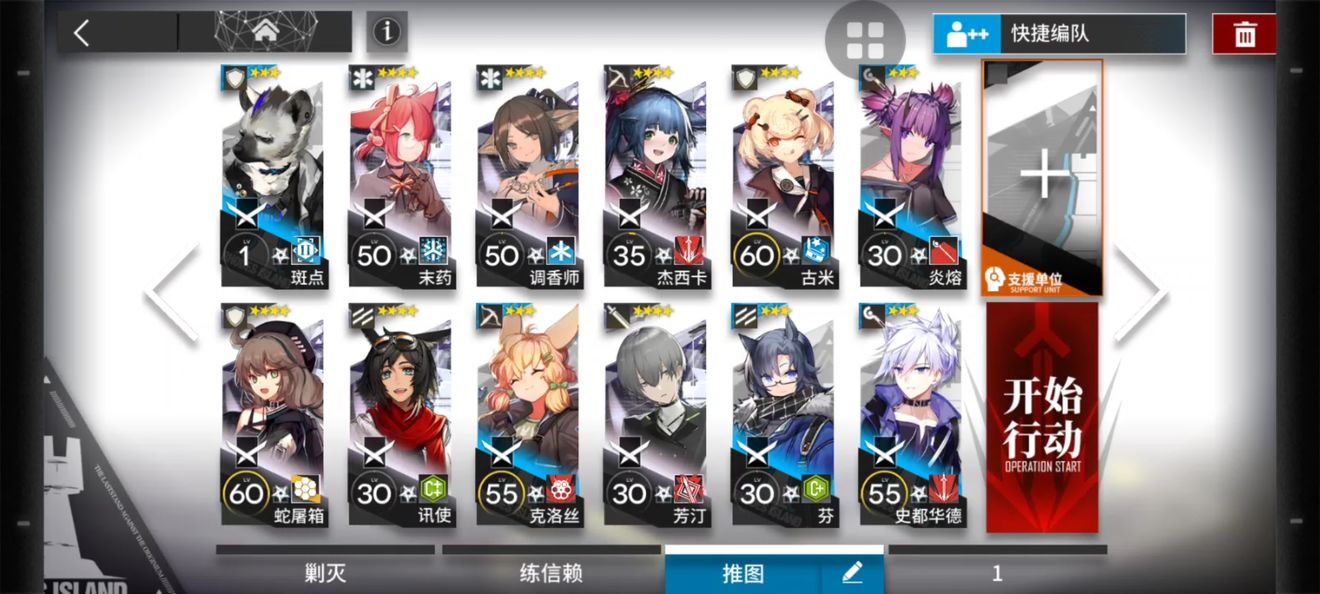Select operator 斑点 card
Image resolution: width=1320 pixels, height=594 pixels.
point(272,177)
